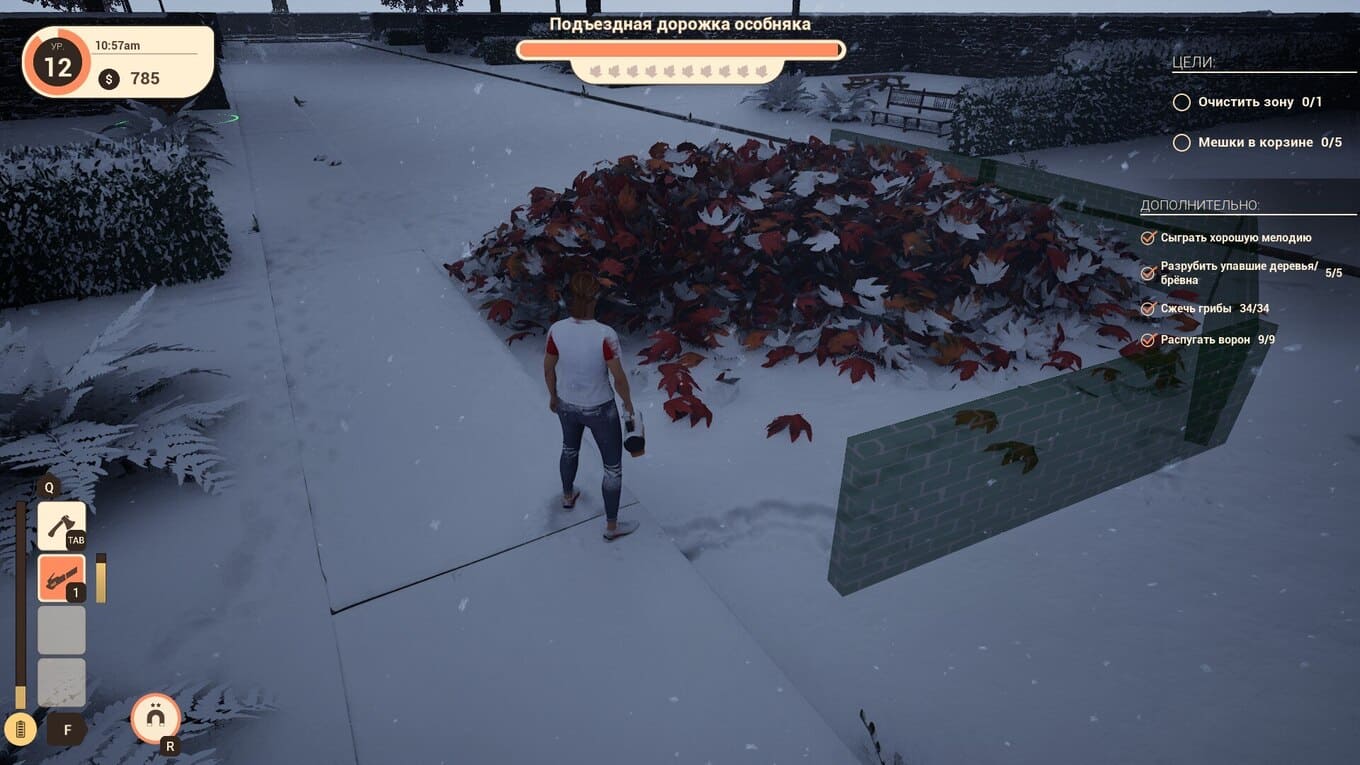This screenshot has height=765, width=1360.
Task: Open the level 12 player badge
Action: 57,66
